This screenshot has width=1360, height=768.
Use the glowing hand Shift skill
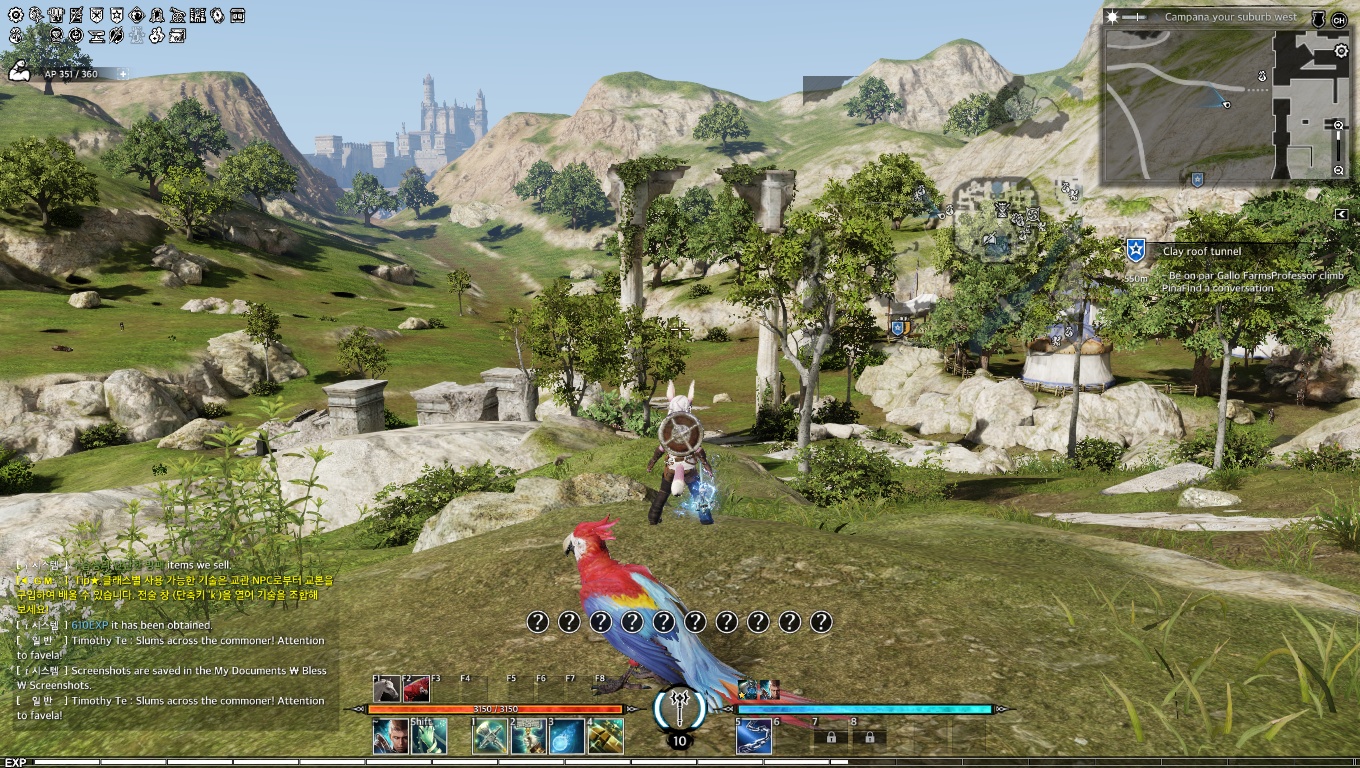(429, 737)
